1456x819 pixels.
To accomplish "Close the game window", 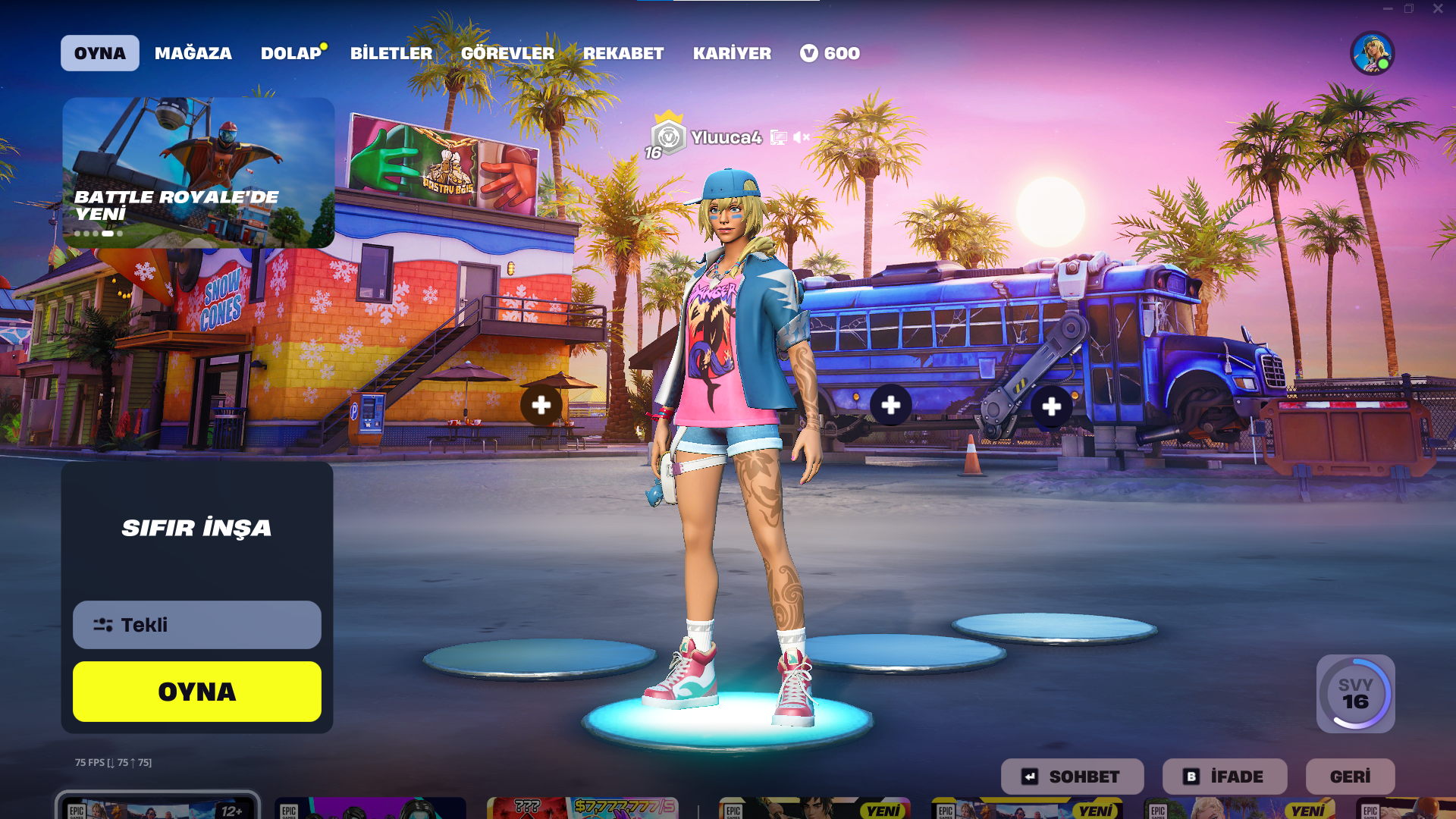I will pyautogui.click(x=1438, y=9).
